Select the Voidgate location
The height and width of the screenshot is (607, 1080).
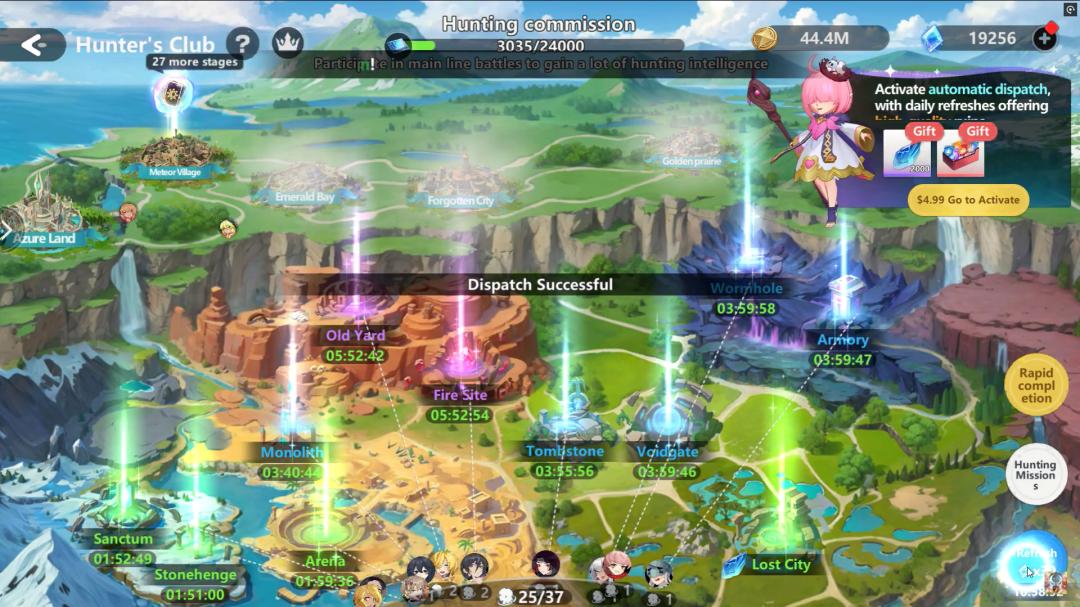click(x=666, y=451)
